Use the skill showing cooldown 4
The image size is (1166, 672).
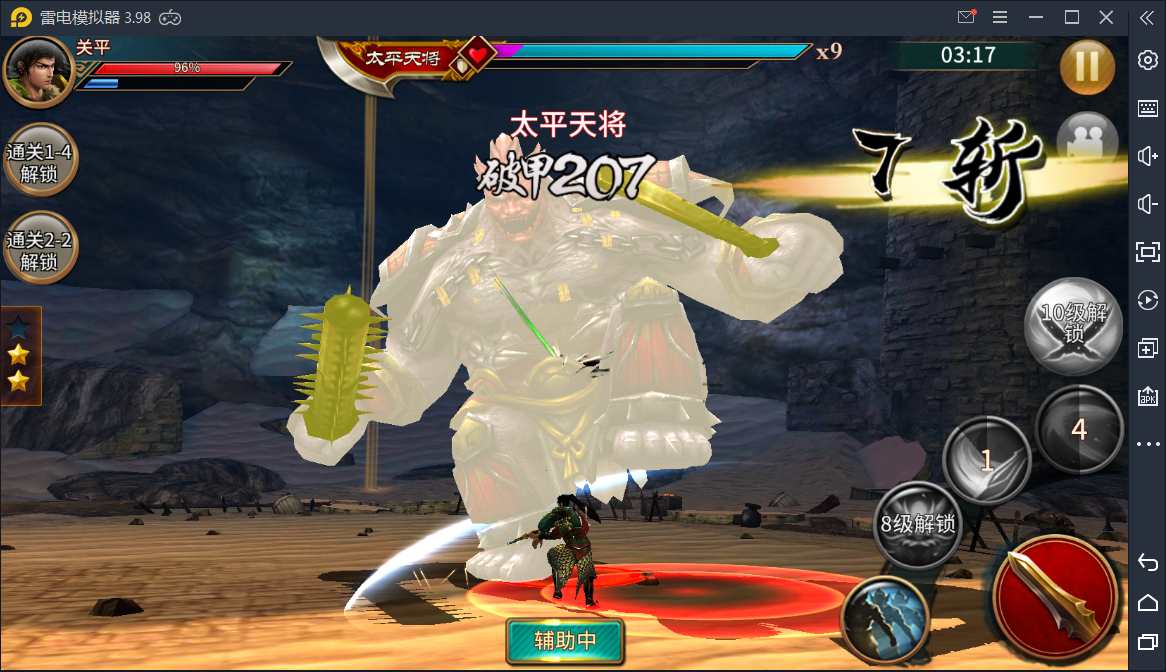(x=1078, y=429)
